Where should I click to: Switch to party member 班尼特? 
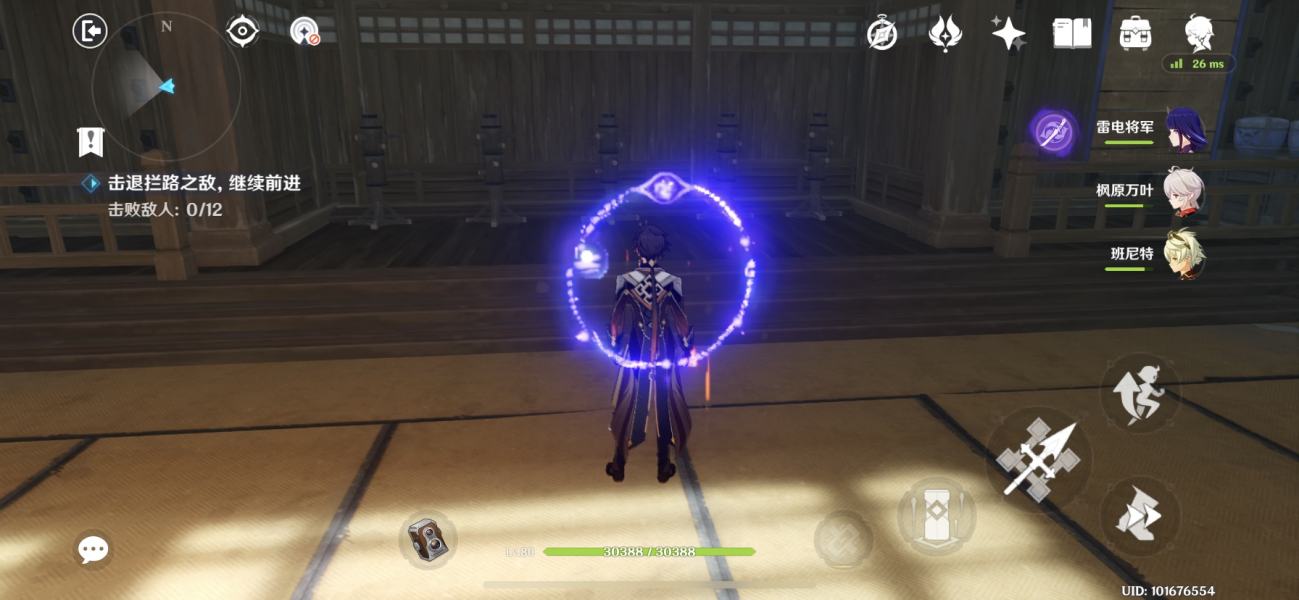click(x=1185, y=254)
